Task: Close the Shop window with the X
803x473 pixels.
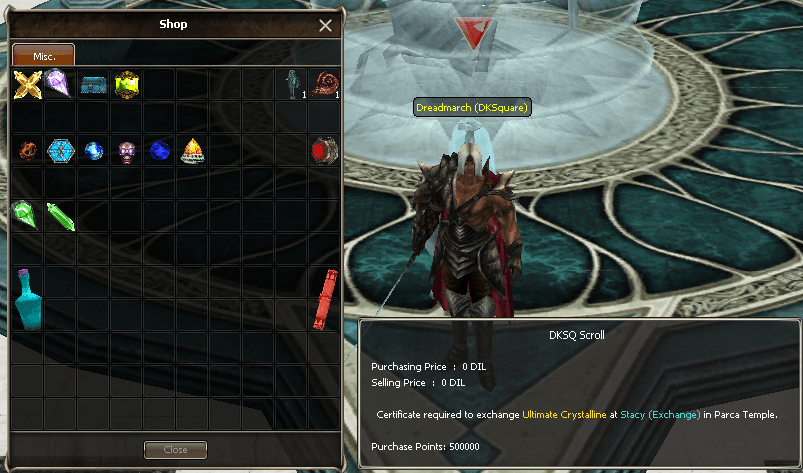Action: pos(326,26)
